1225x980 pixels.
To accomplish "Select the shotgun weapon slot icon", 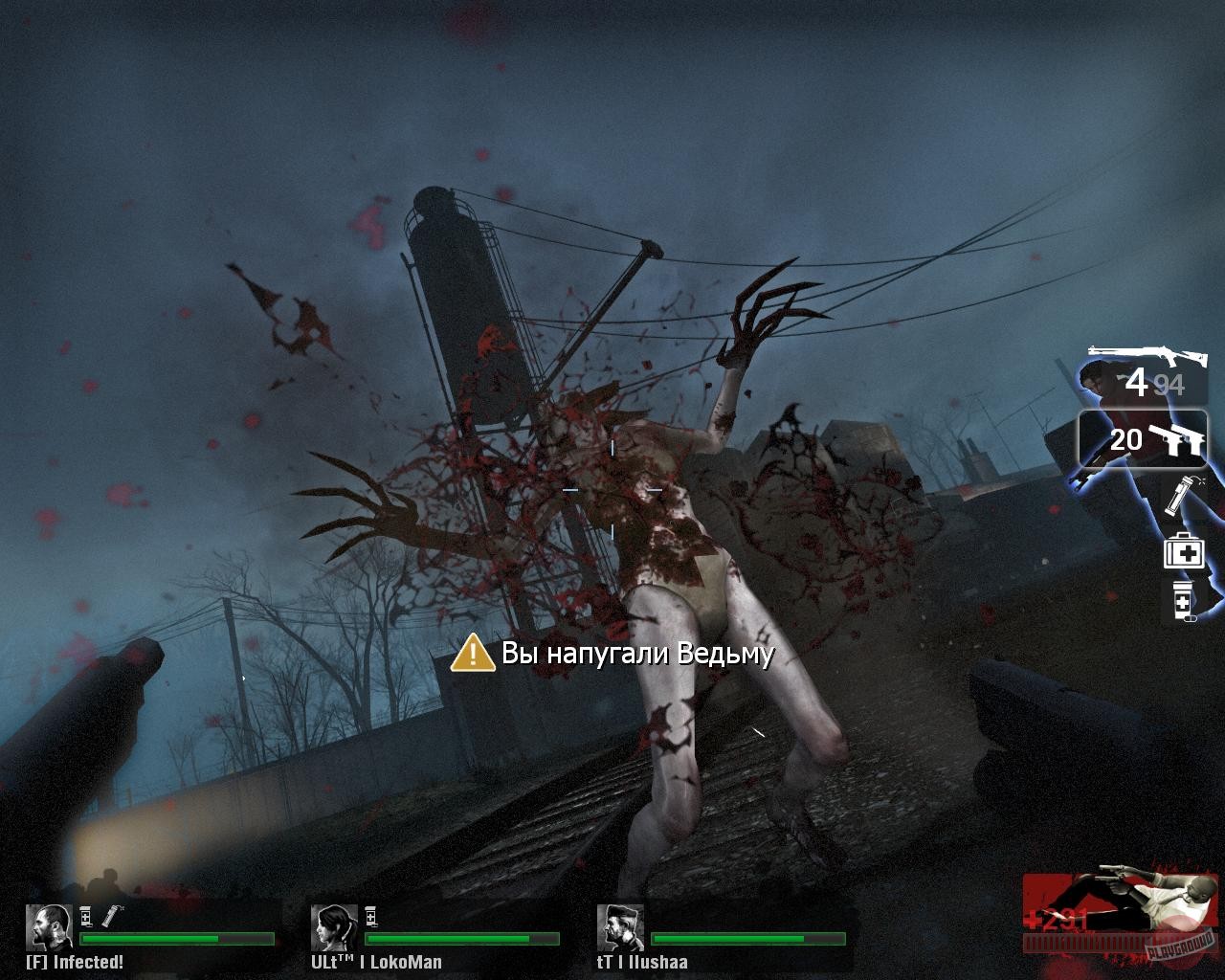I will (x=1148, y=352).
